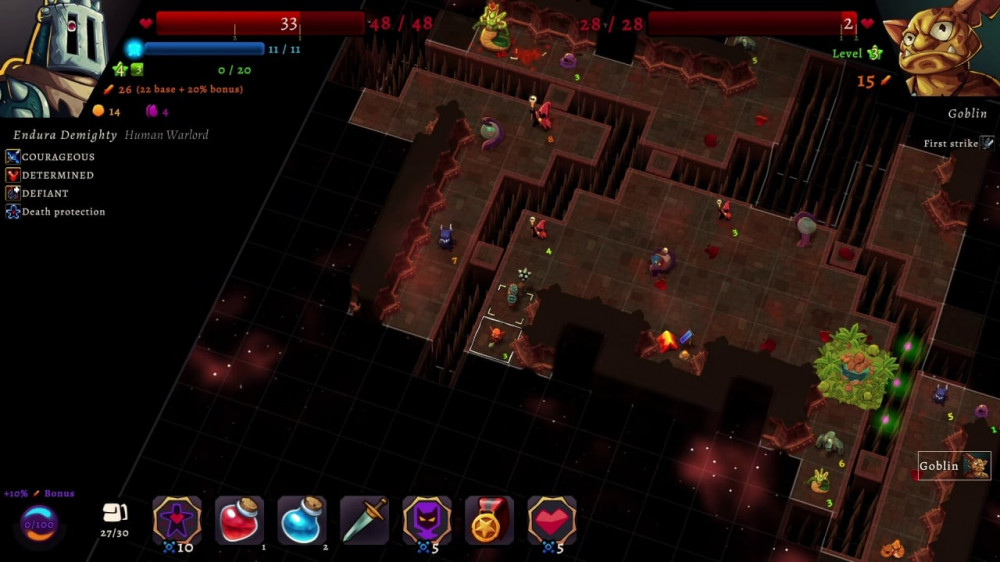Select the Defiant trait icon
The width and height of the screenshot is (1000, 562).
13,193
